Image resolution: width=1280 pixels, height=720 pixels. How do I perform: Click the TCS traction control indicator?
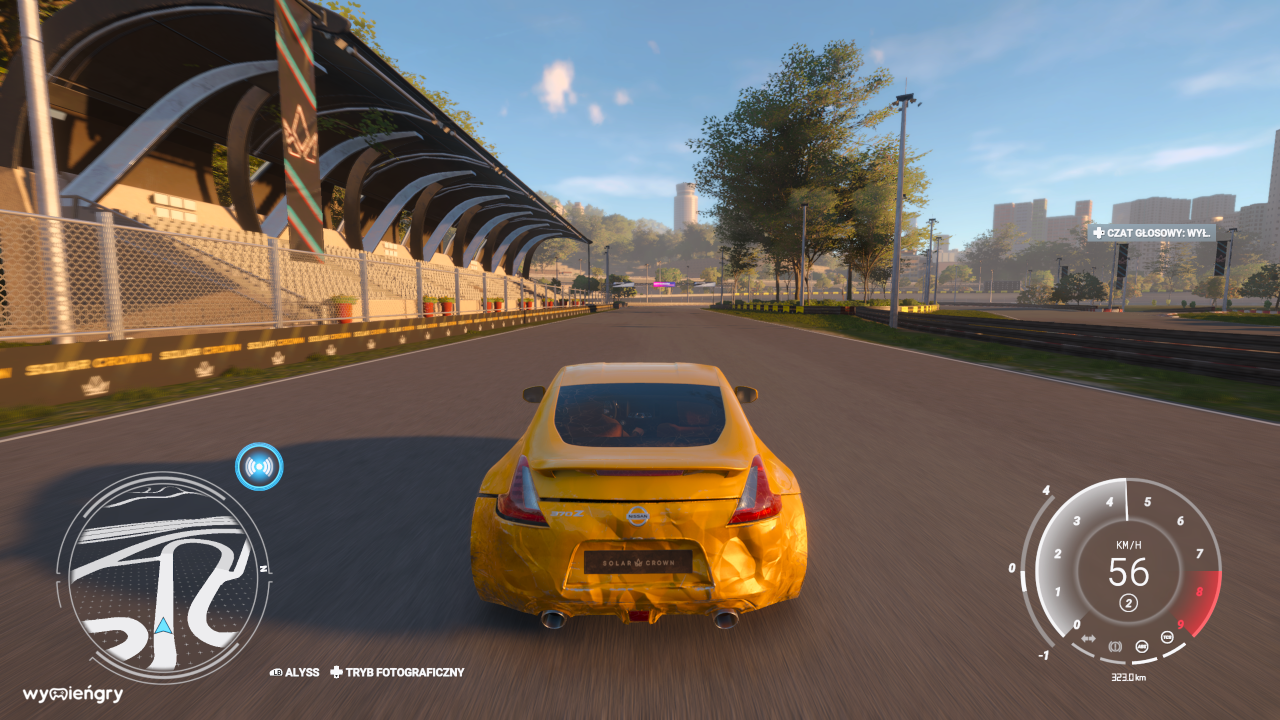[x=1166, y=637]
